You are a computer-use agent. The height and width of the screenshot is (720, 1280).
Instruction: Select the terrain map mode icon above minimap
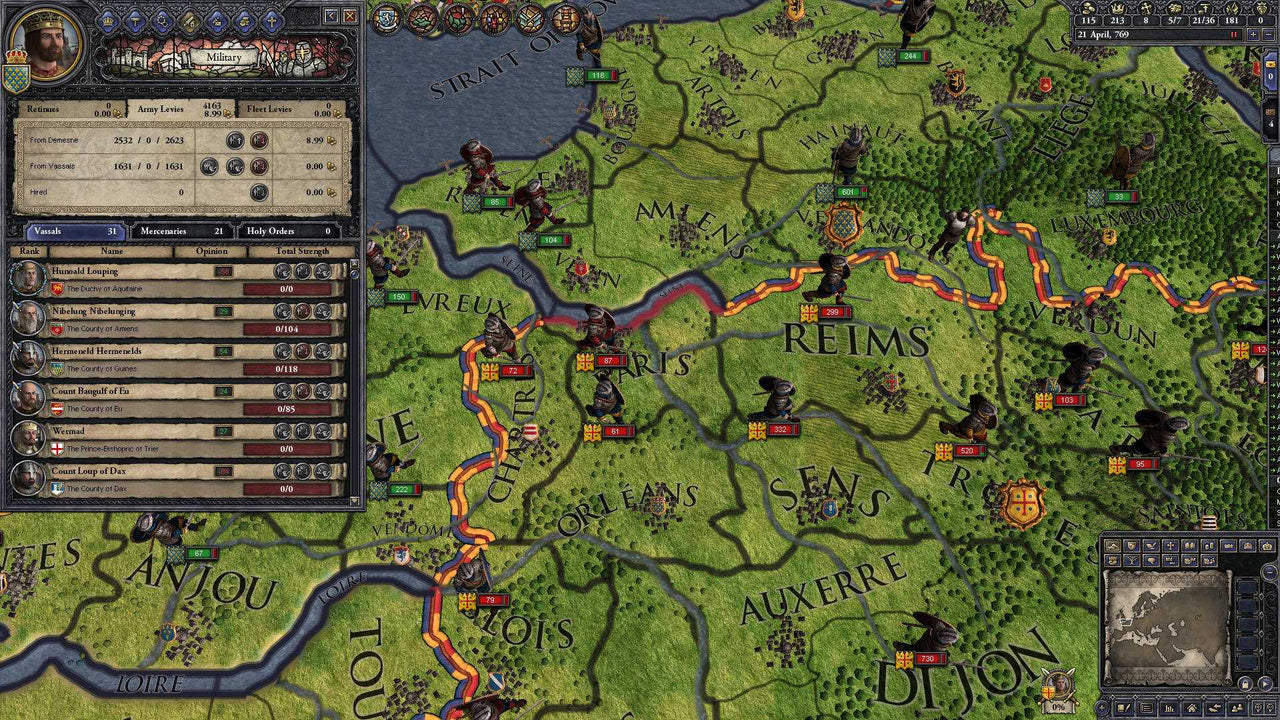[x=1112, y=545]
